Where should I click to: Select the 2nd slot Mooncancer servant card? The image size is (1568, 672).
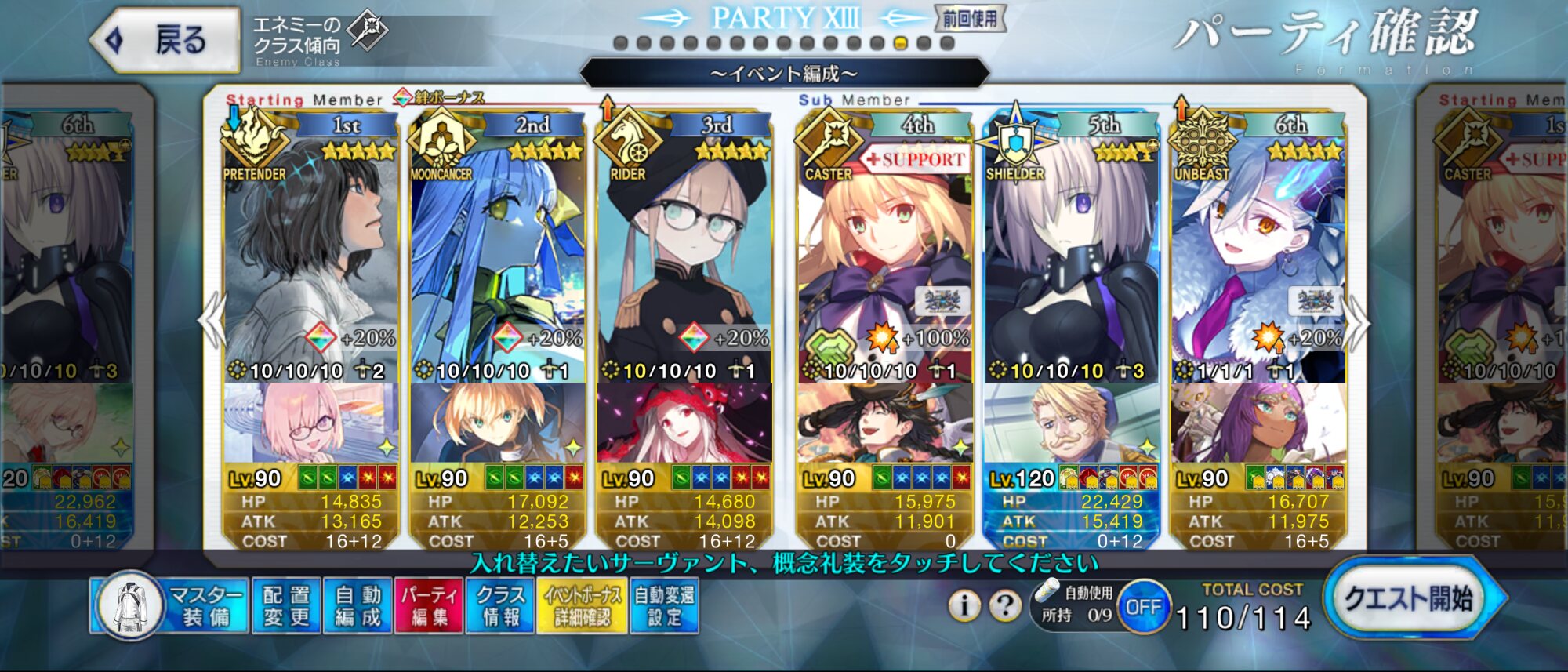click(x=497, y=259)
